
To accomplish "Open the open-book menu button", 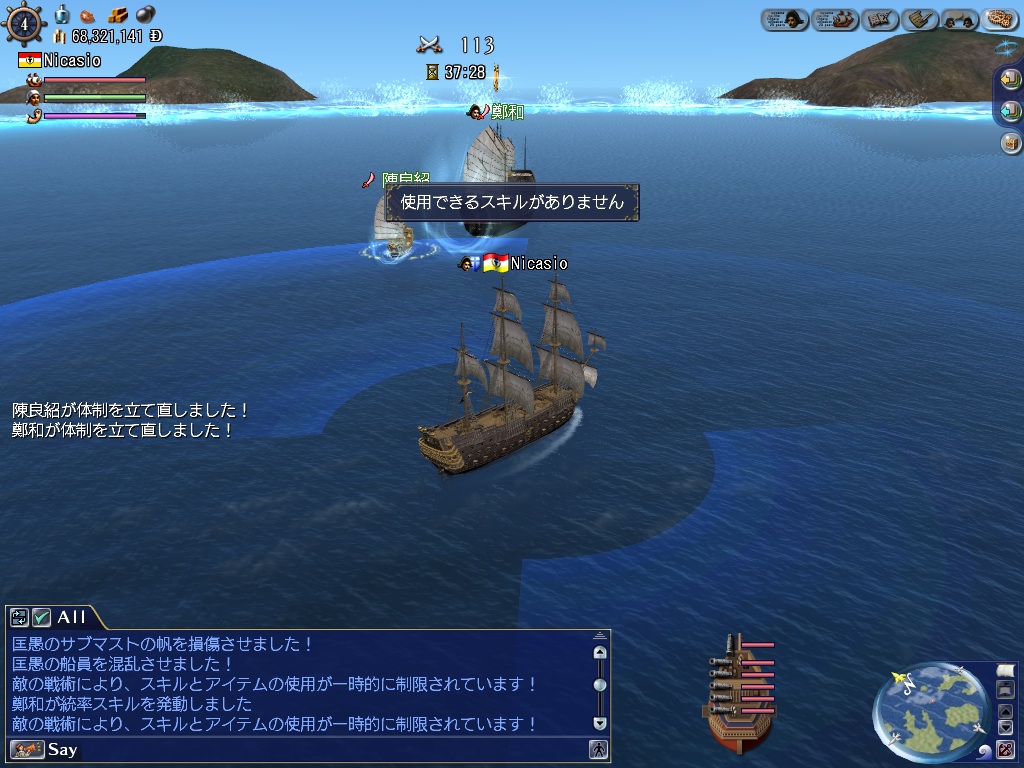I will coord(877,19).
